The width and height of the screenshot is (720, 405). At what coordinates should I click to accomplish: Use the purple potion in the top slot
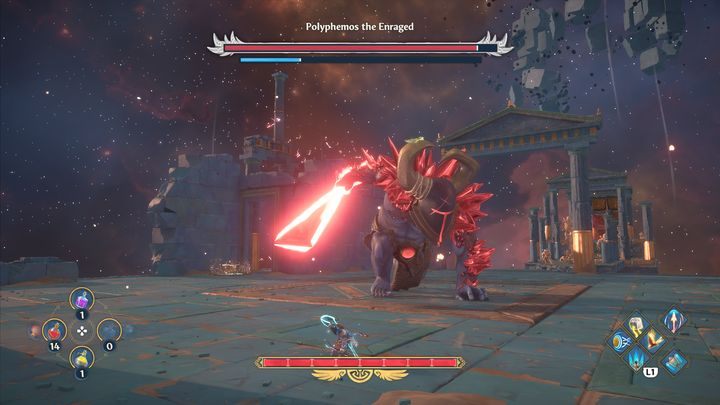point(82,299)
